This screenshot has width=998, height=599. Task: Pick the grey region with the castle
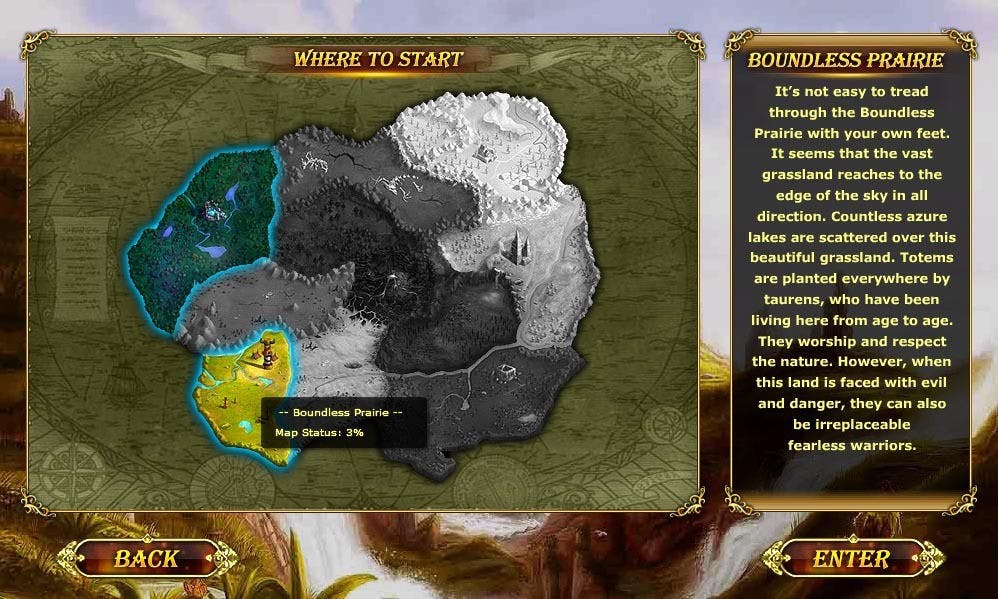tap(520, 247)
